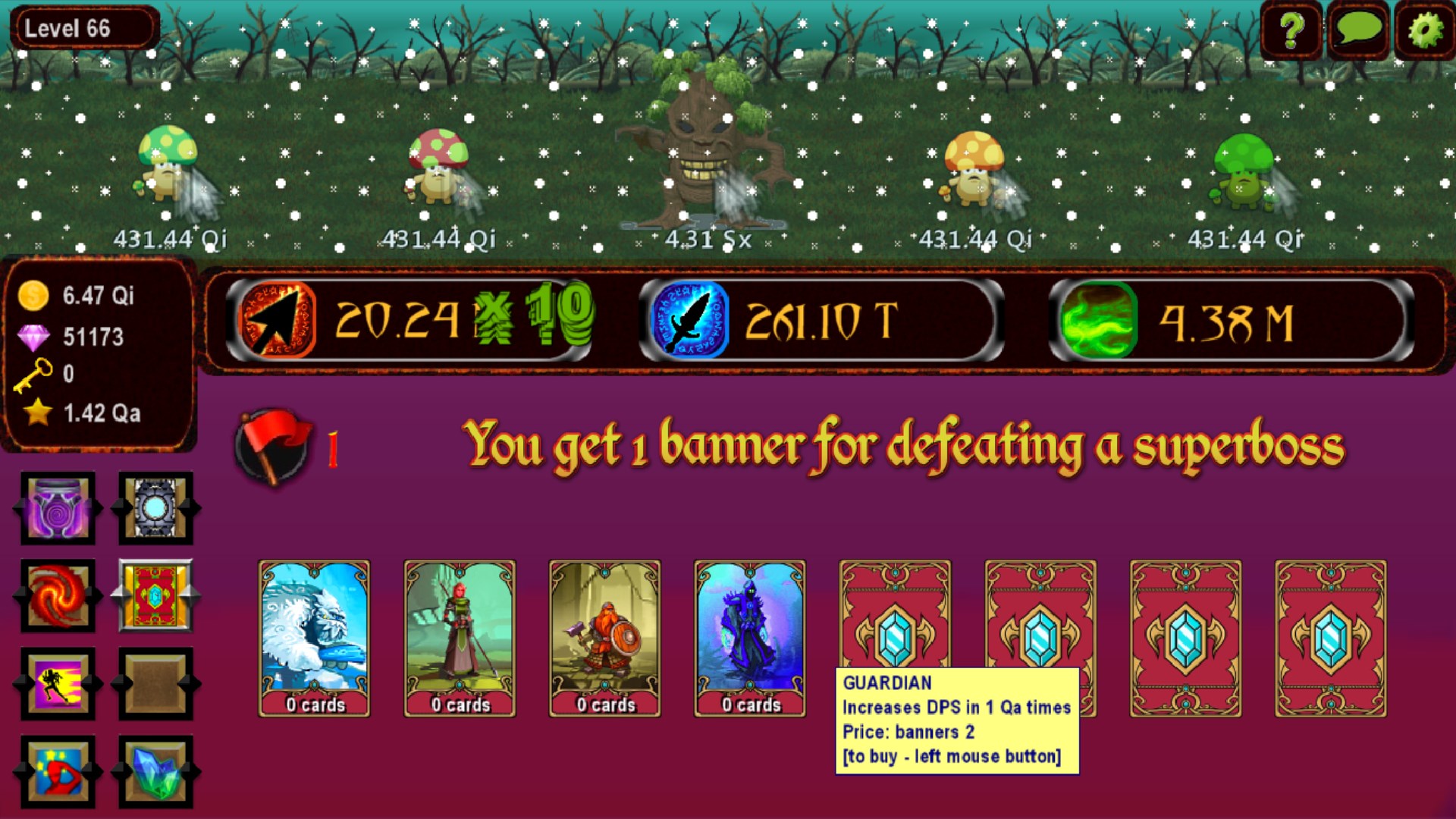This screenshot has height=819, width=1456.
Task: Click the red banner flag icon
Action: [x=273, y=443]
